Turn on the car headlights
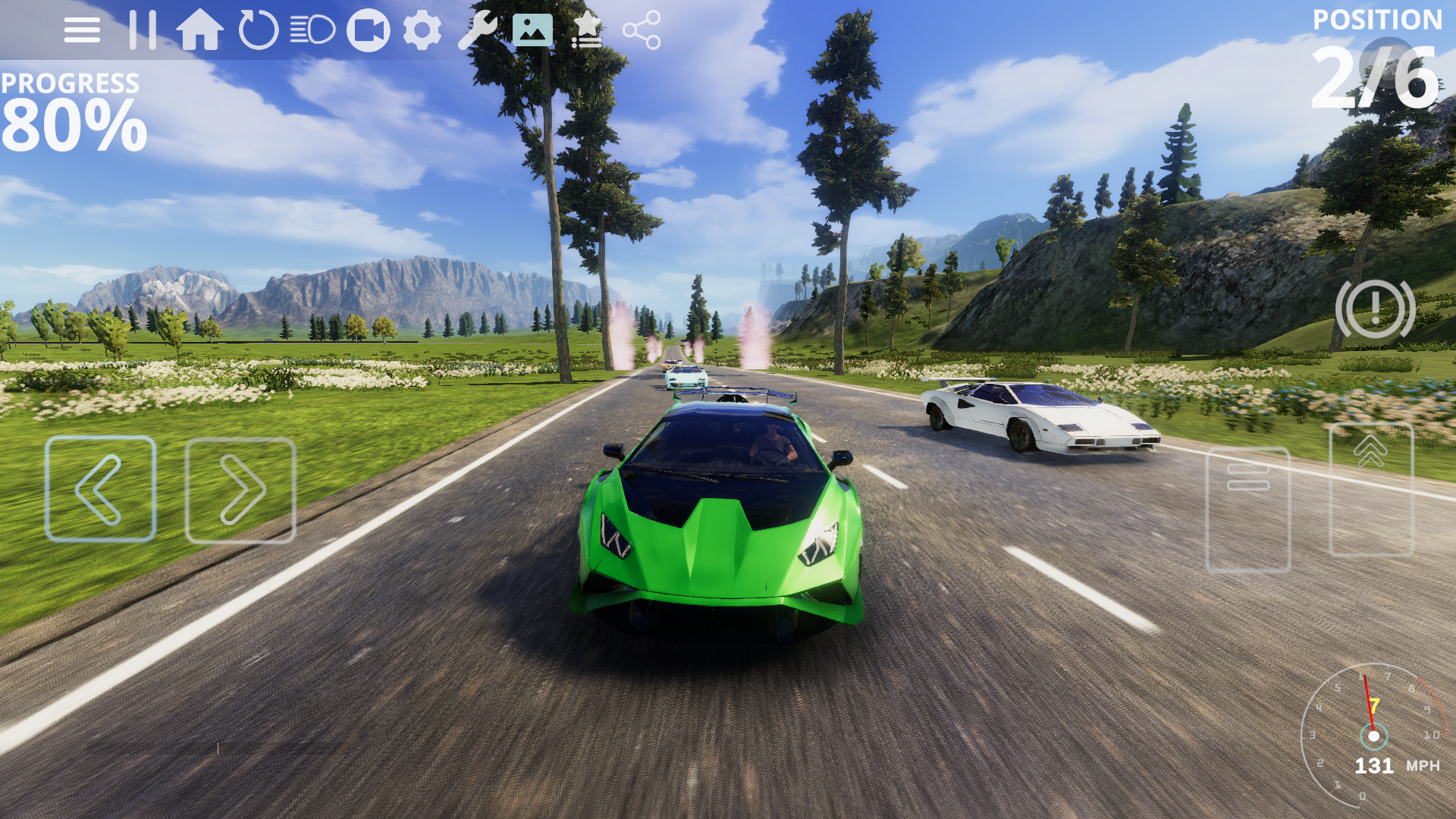The height and width of the screenshot is (819, 1456). point(311,30)
